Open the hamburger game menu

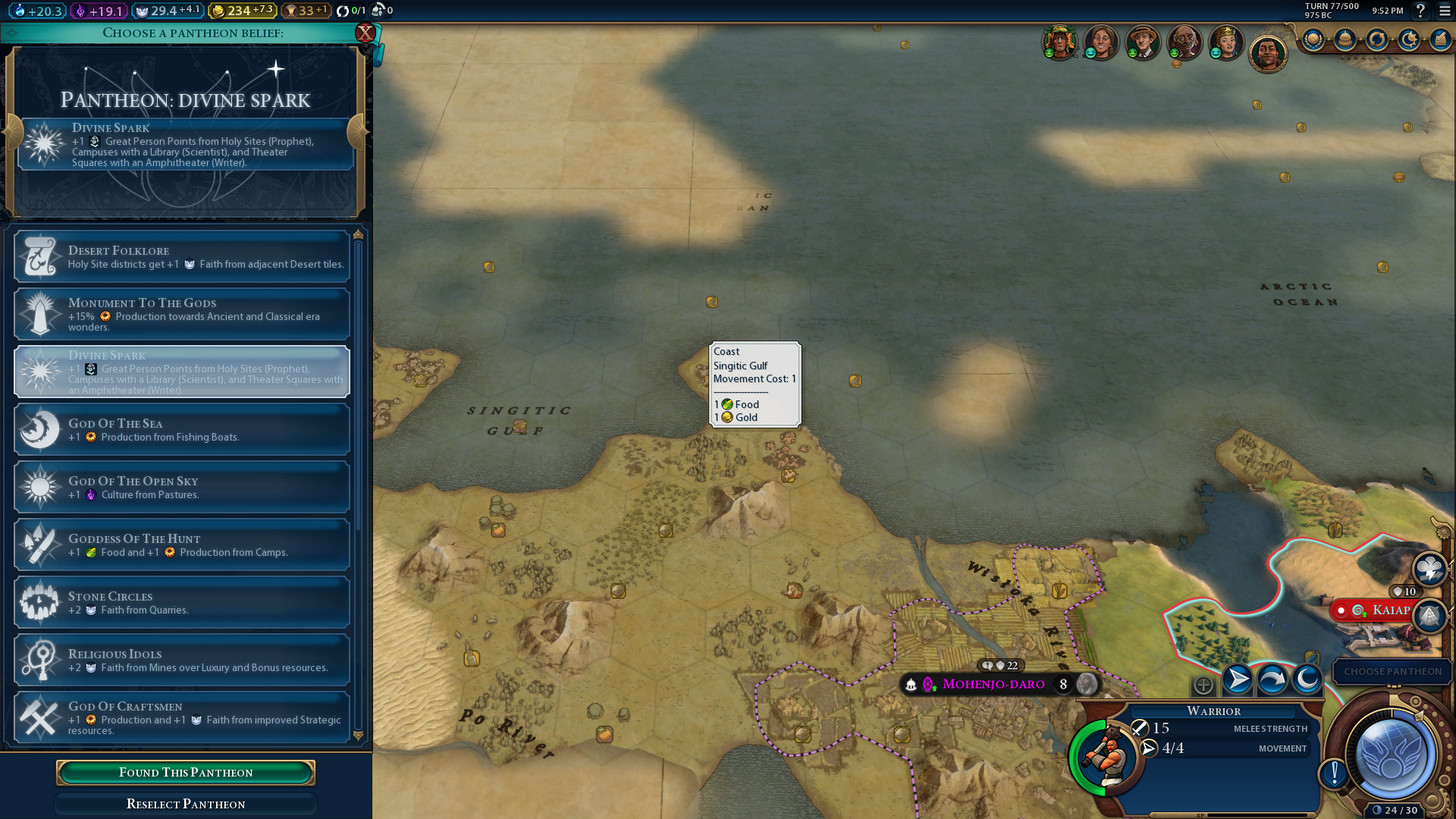1445,11
